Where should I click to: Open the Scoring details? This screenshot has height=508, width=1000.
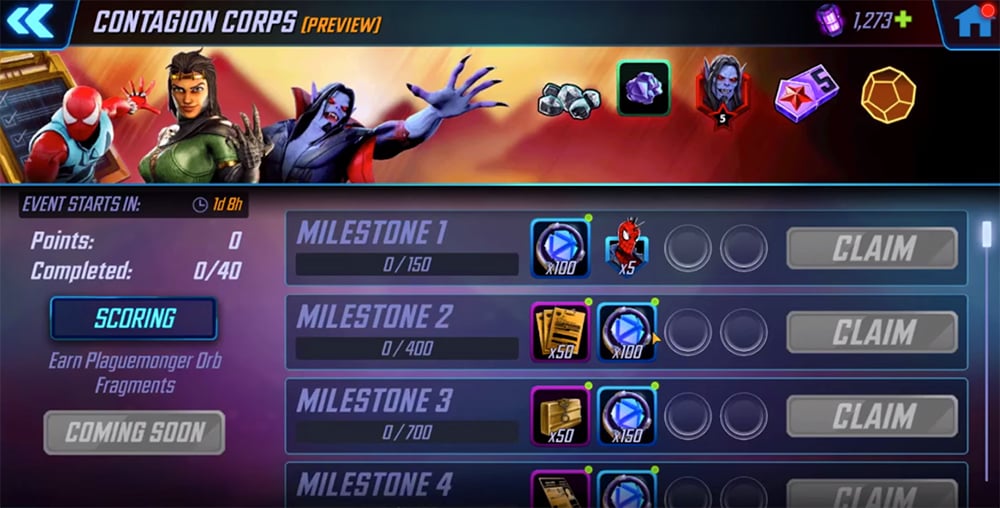(x=134, y=319)
